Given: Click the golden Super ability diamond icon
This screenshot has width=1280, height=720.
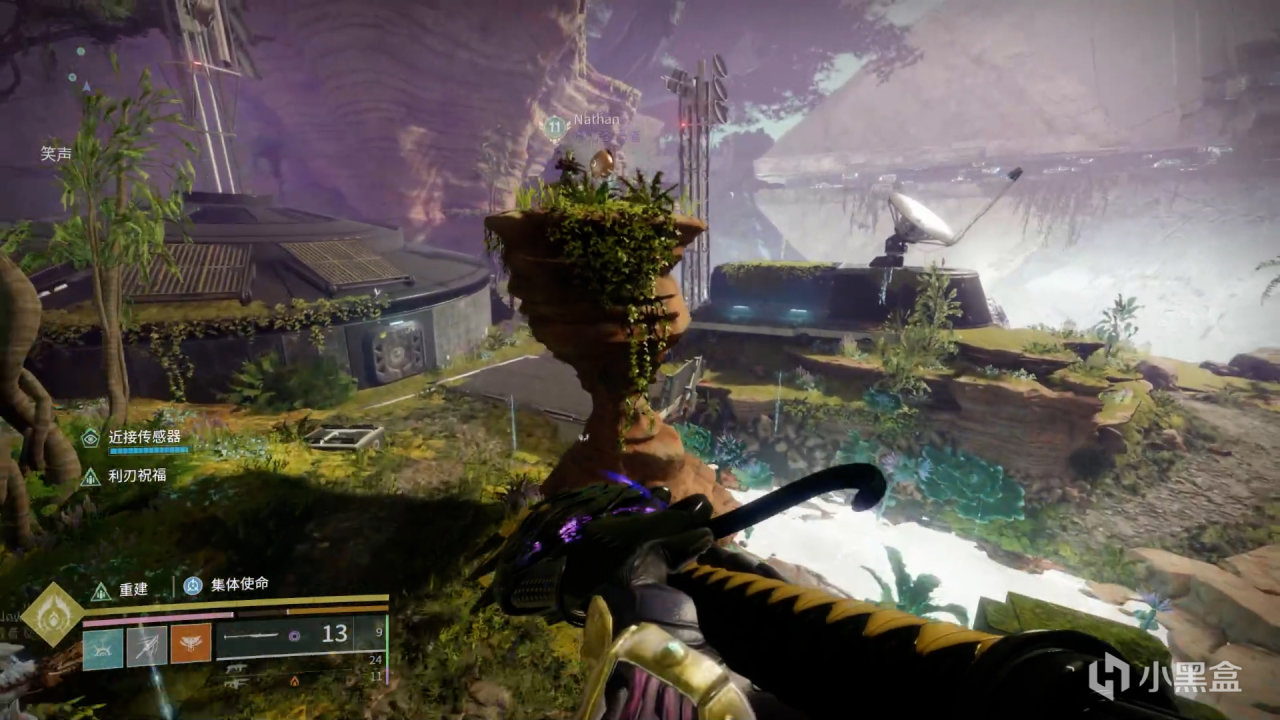Looking at the screenshot, I should tap(51, 615).
